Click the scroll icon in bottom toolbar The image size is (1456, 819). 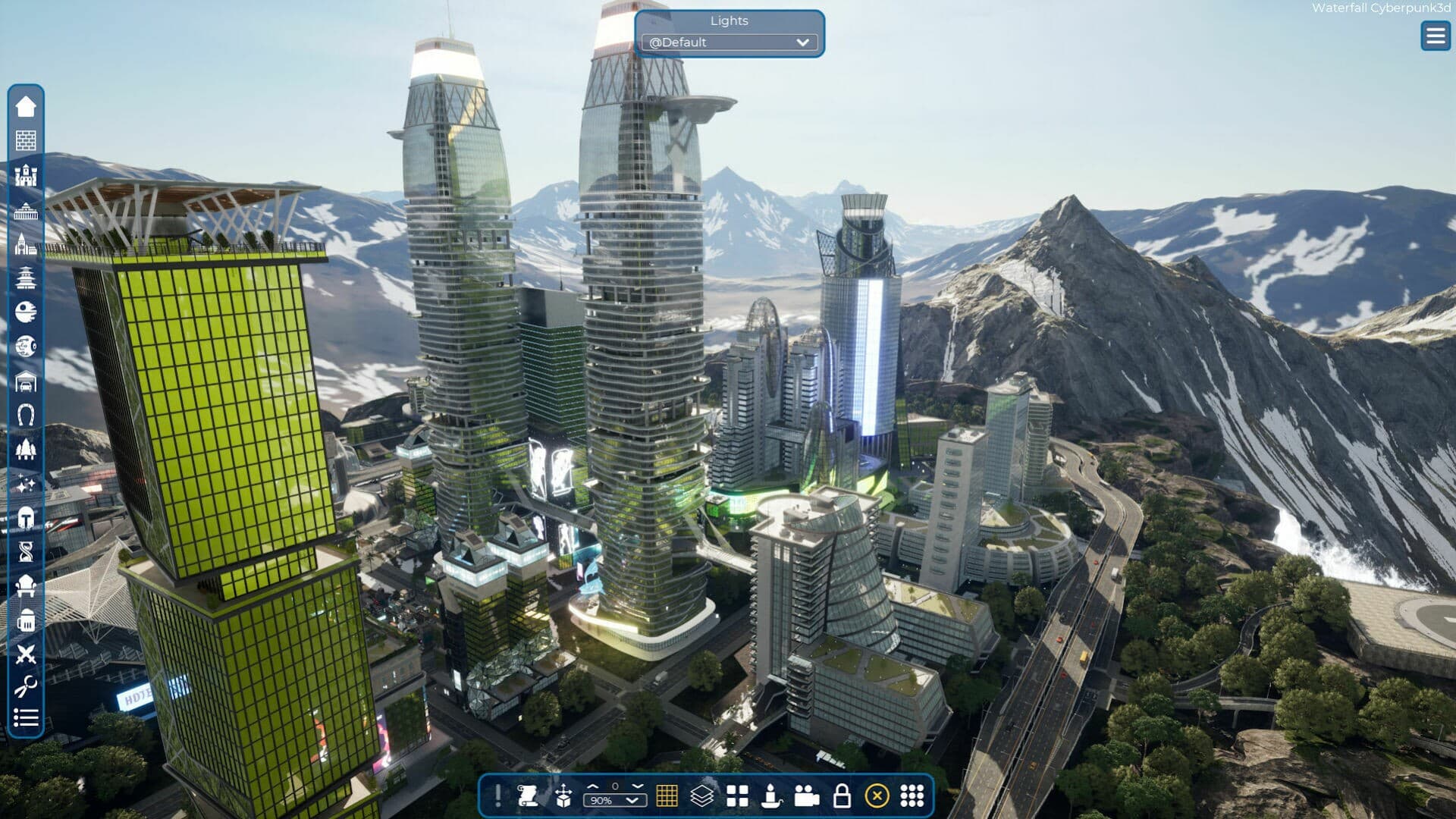pyautogui.click(x=528, y=795)
